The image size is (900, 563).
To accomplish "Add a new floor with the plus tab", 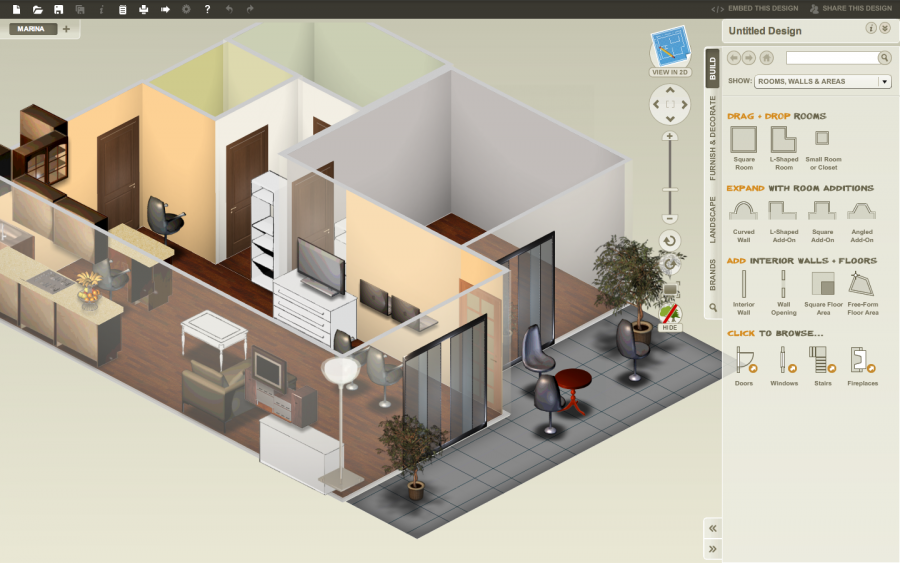I will click(x=67, y=29).
